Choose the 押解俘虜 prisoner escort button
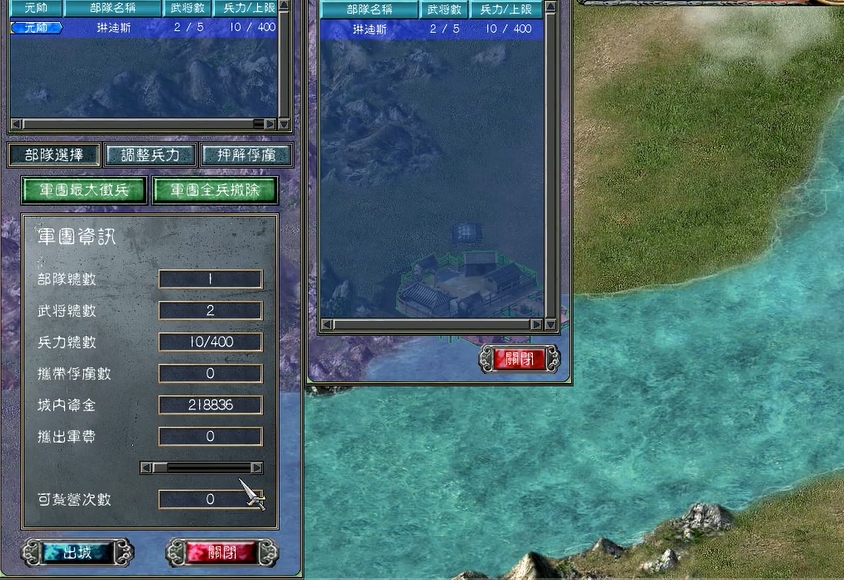 [246, 155]
